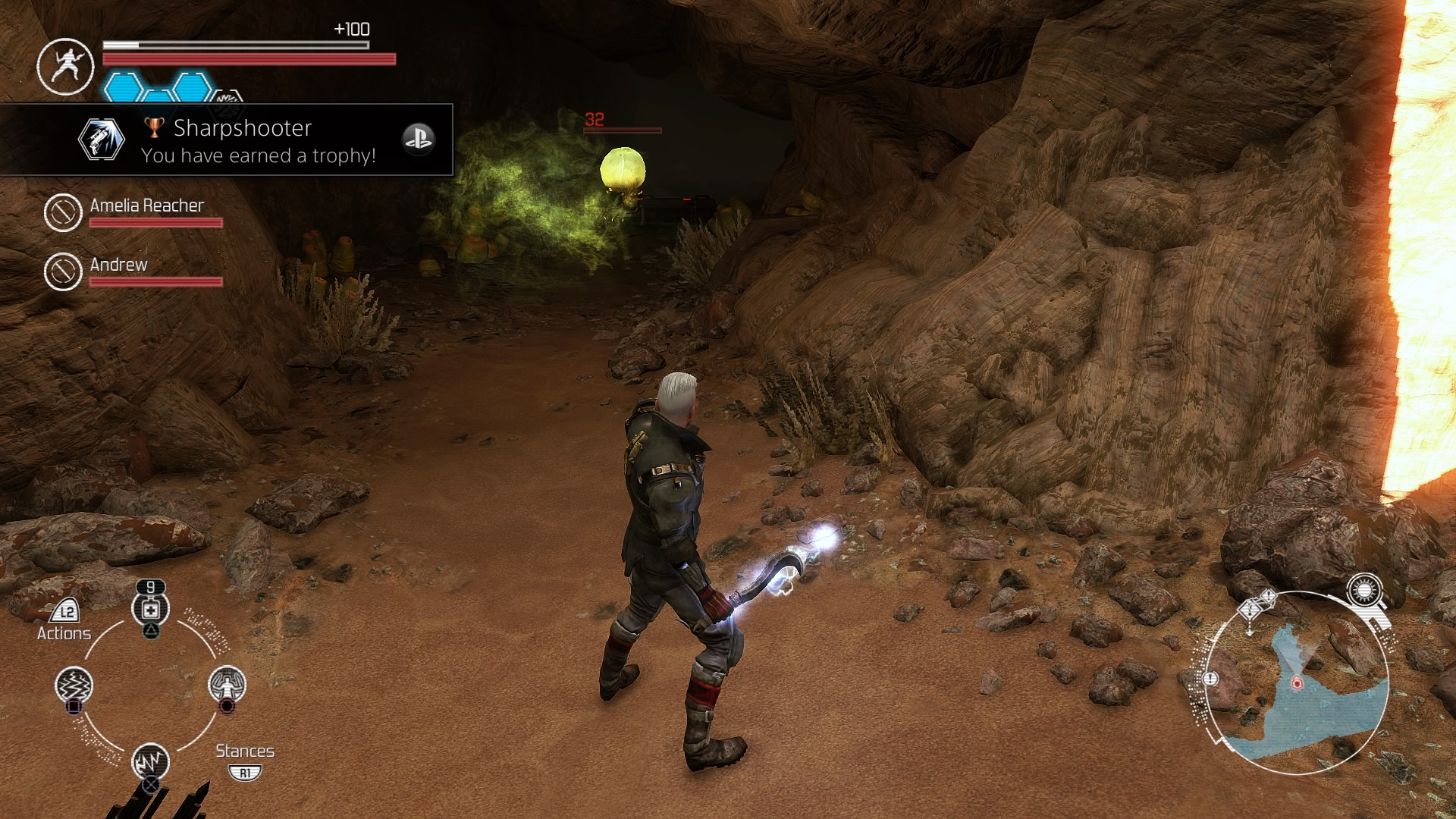
Task: Trigger the winged figure skill icon
Action: [x=227, y=684]
